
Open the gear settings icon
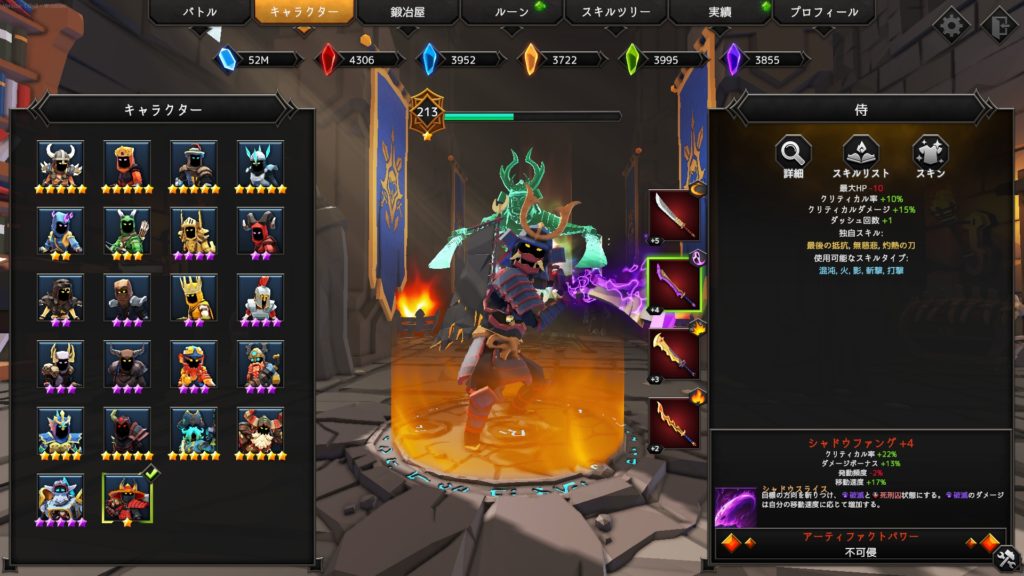tap(950, 24)
